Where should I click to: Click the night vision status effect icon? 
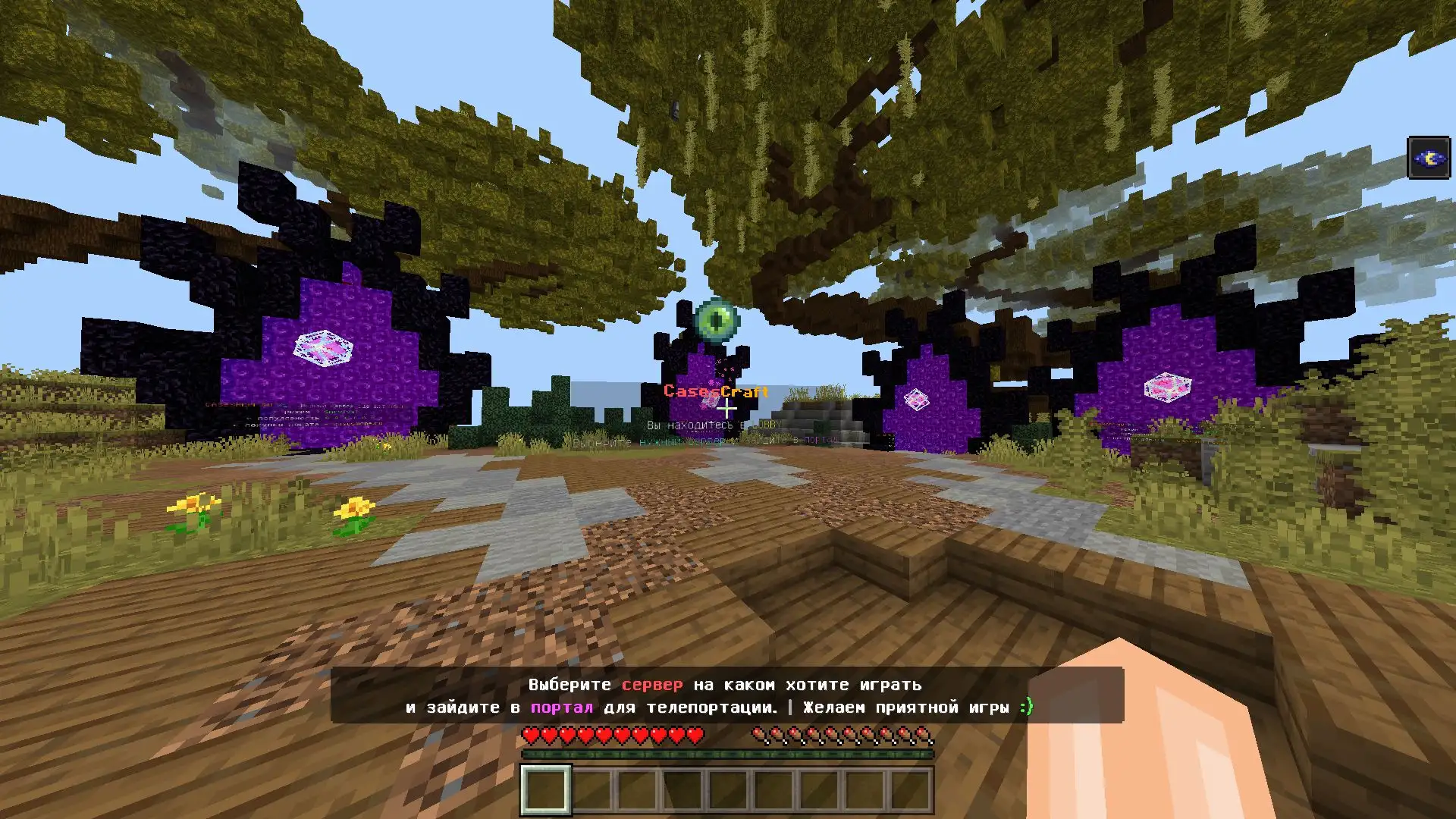coord(1428,158)
